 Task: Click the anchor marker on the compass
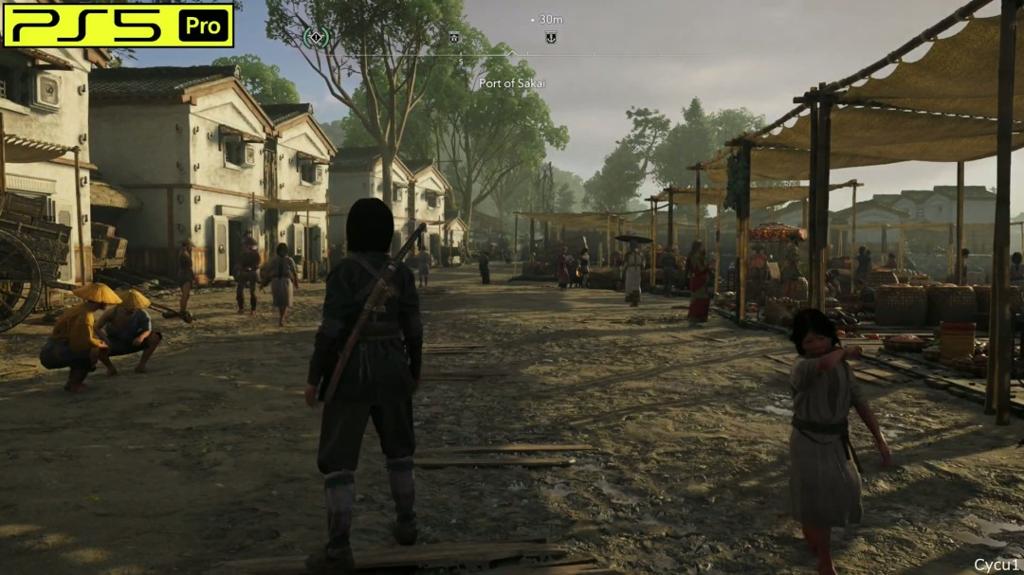click(x=550, y=38)
